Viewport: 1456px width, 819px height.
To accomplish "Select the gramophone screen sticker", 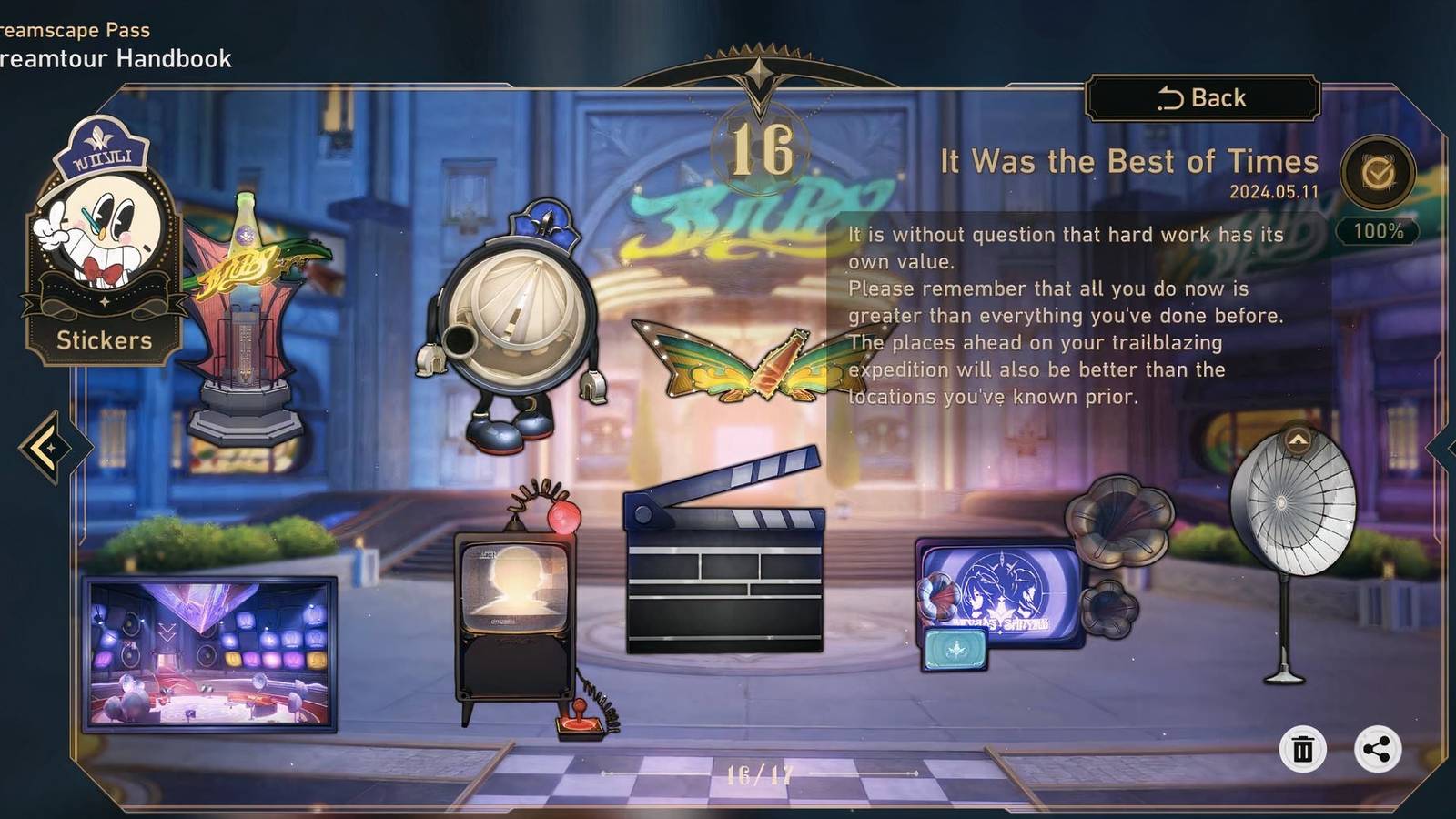I will 1001,591.
